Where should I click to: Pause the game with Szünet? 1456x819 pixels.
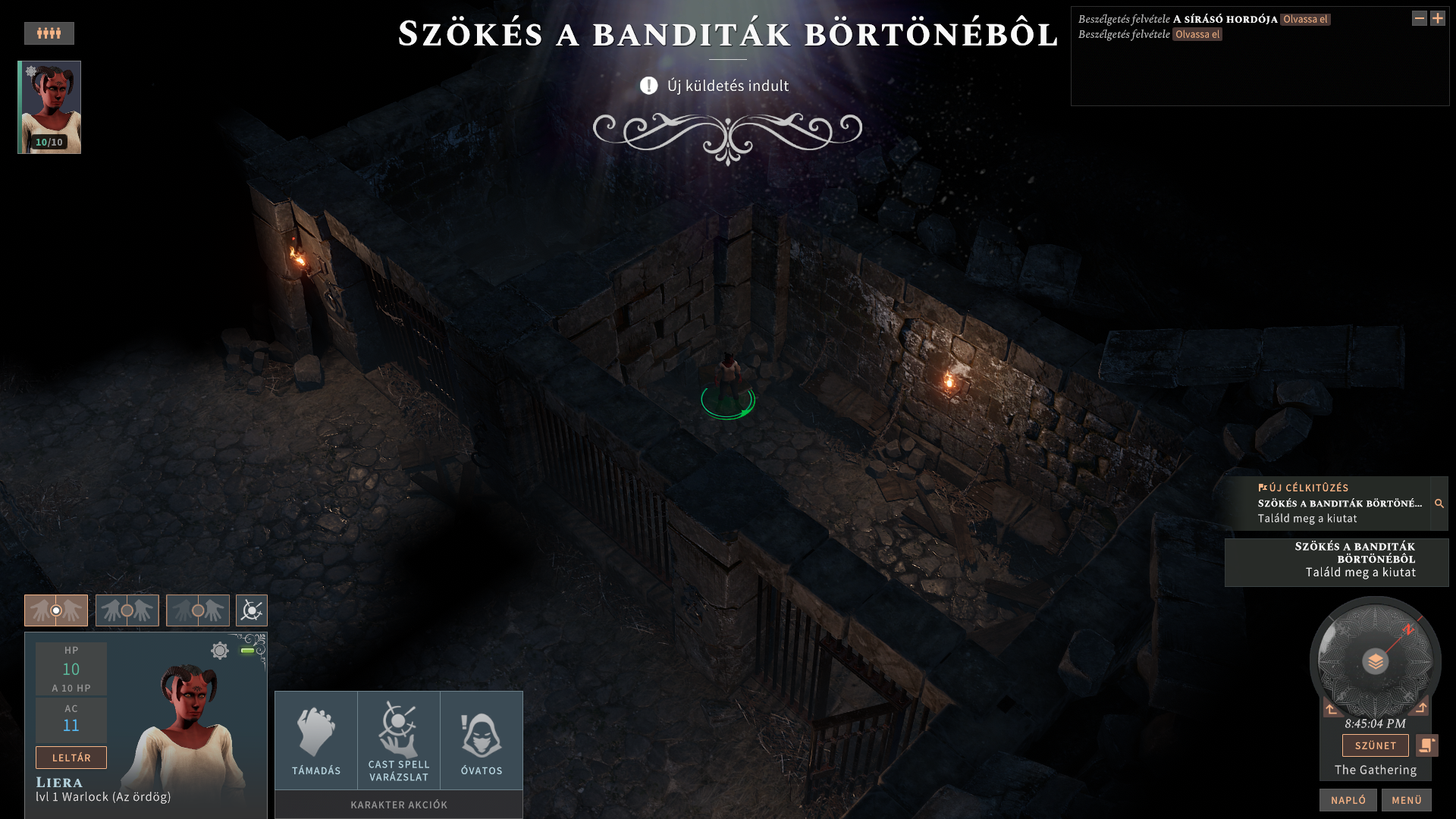1375,745
